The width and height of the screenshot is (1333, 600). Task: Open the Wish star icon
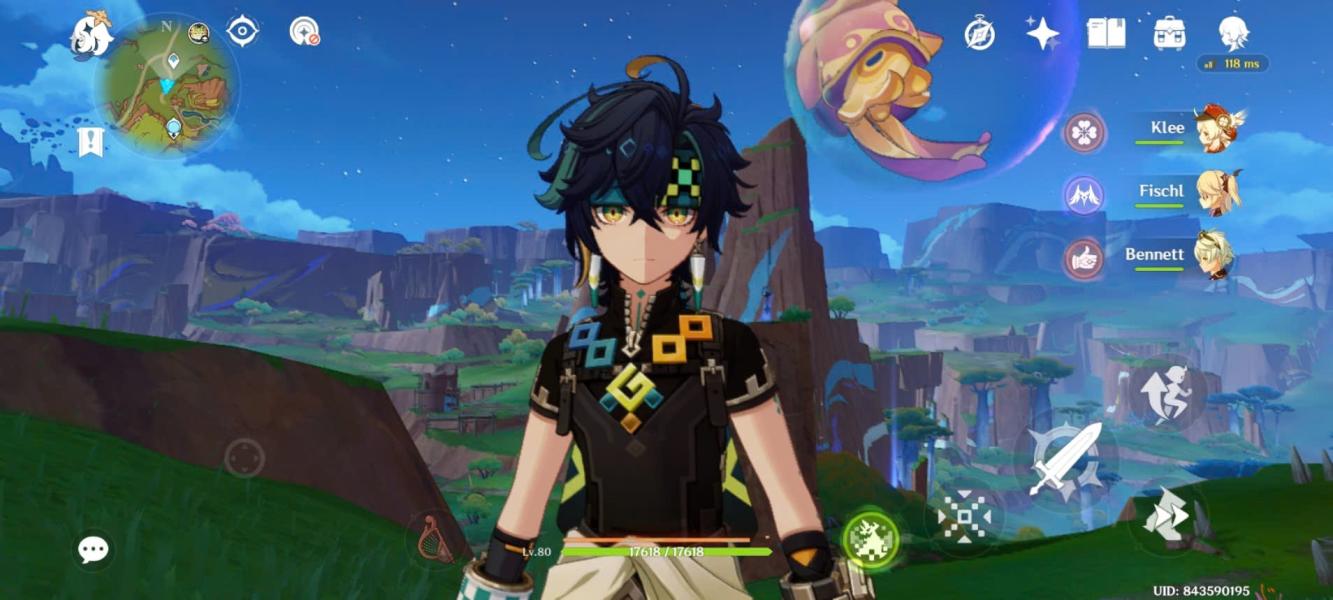pos(1042,33)
